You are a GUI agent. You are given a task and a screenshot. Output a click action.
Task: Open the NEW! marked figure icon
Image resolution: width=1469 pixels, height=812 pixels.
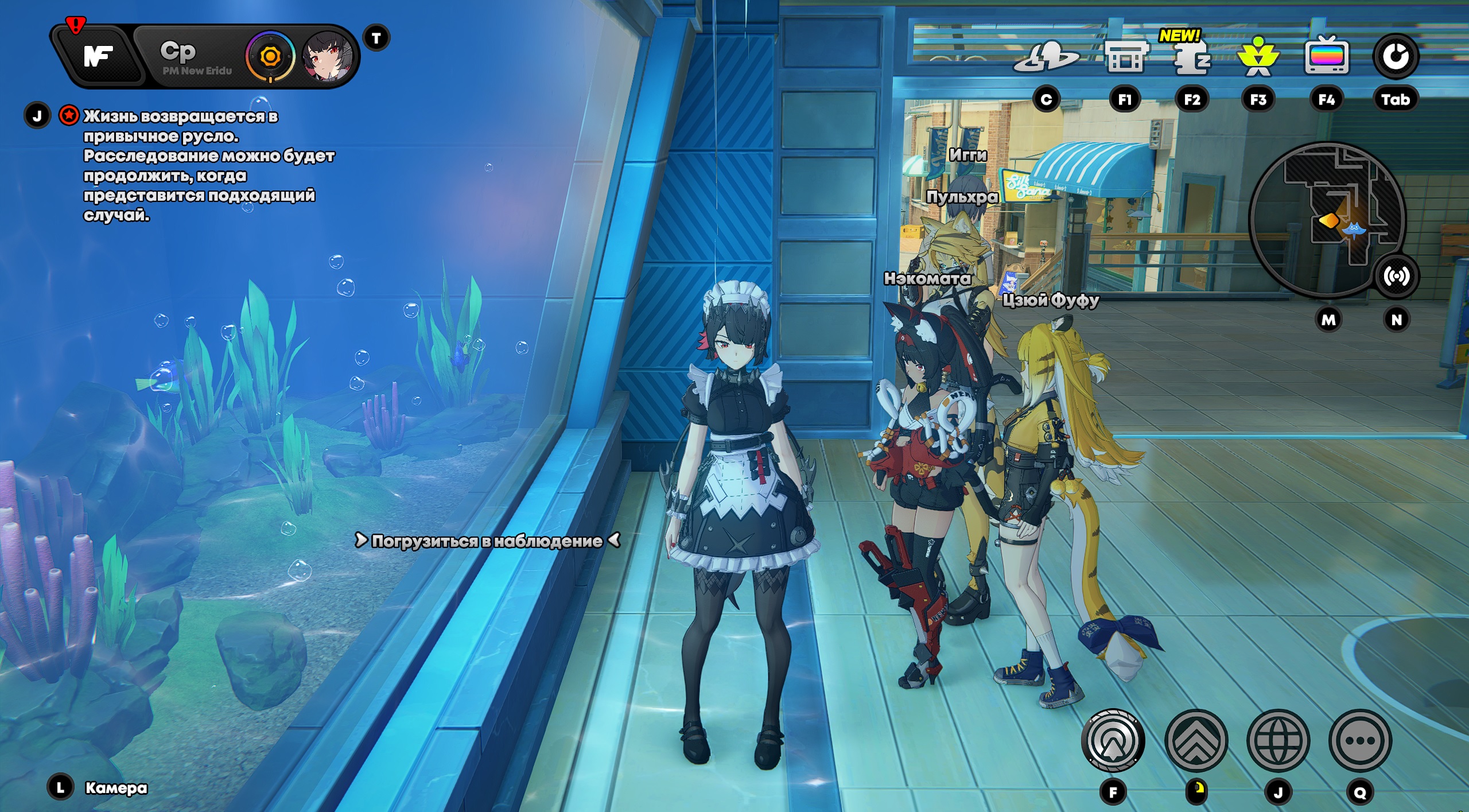1192,57
